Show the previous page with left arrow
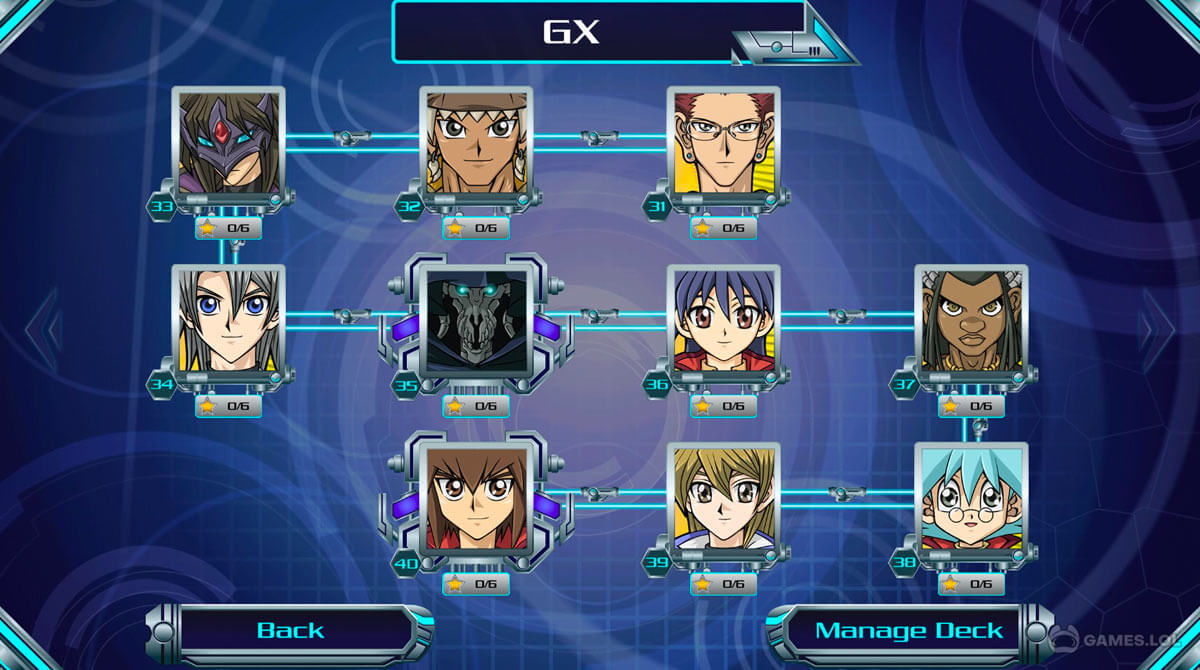This screenshot has width=1200, height=670. 42,329
